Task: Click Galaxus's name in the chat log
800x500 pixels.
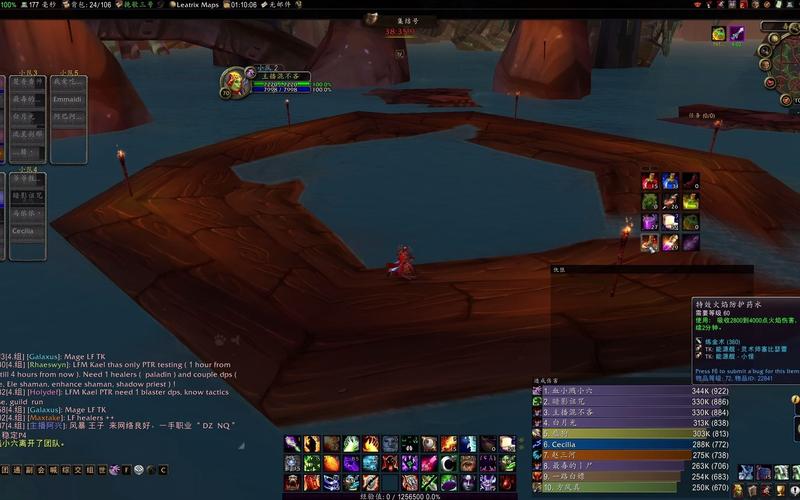Action: click(45, 355)
